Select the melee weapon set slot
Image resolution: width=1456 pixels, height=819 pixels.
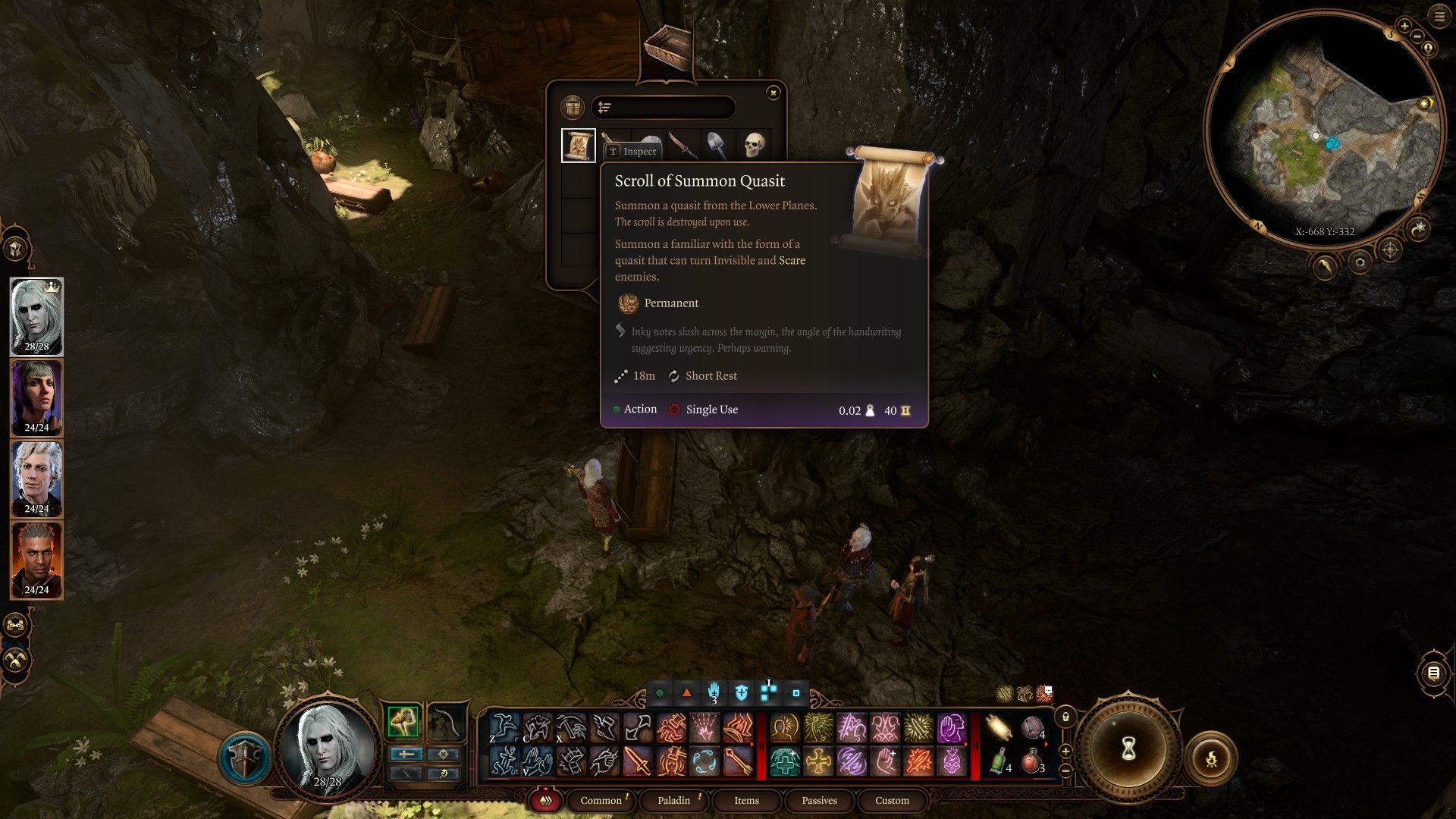point(403,722)
